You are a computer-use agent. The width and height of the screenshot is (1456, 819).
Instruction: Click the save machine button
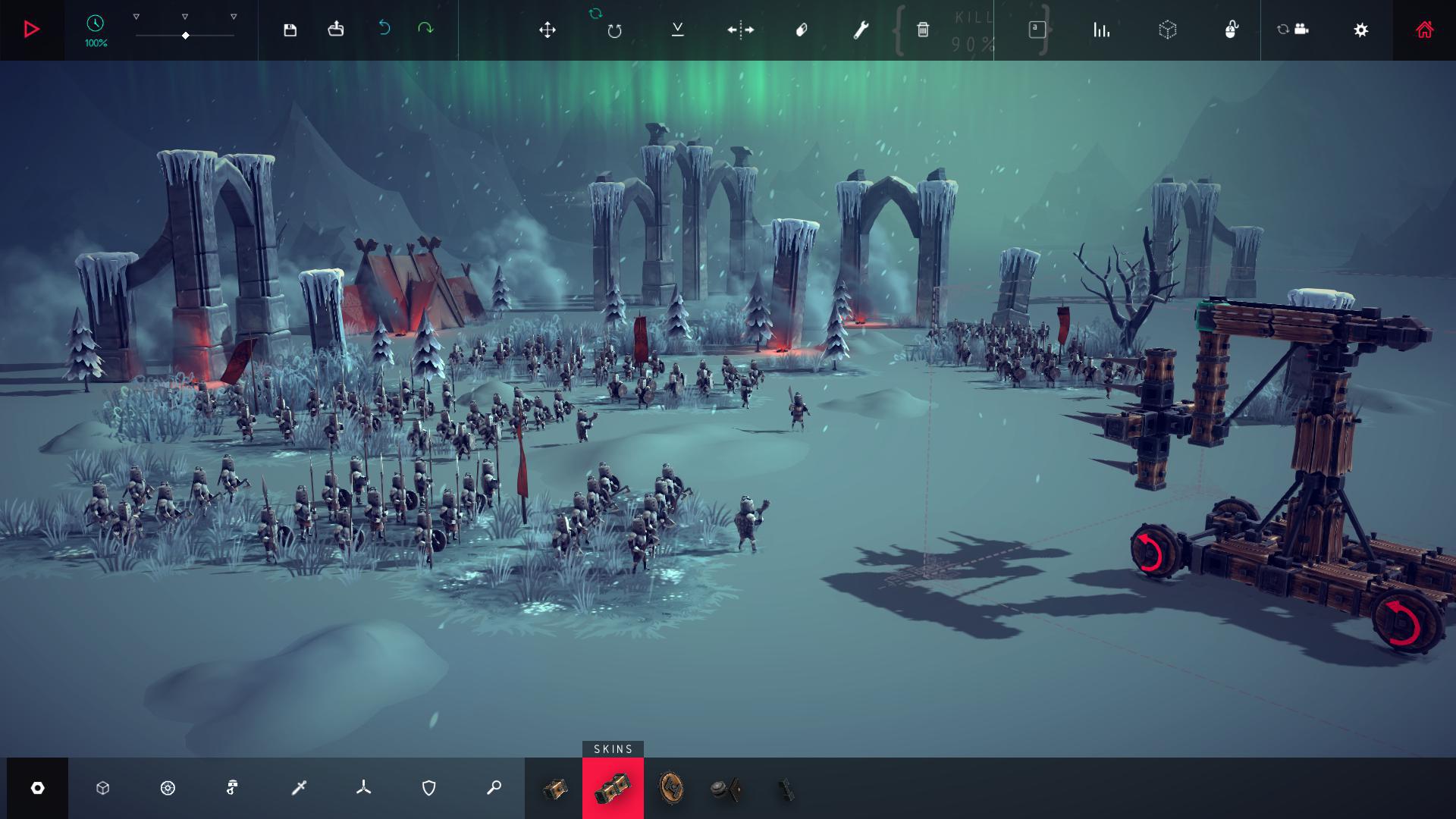[290, 29]
